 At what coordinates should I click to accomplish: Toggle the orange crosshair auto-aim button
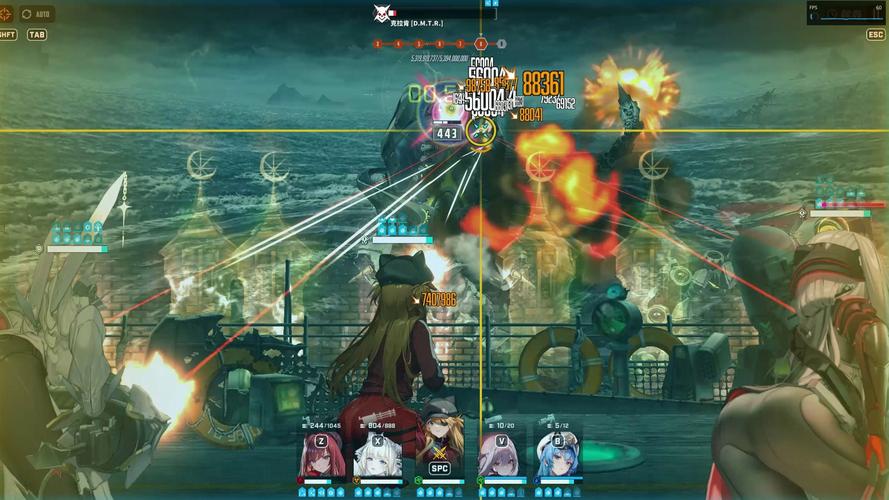coord(8,14)
